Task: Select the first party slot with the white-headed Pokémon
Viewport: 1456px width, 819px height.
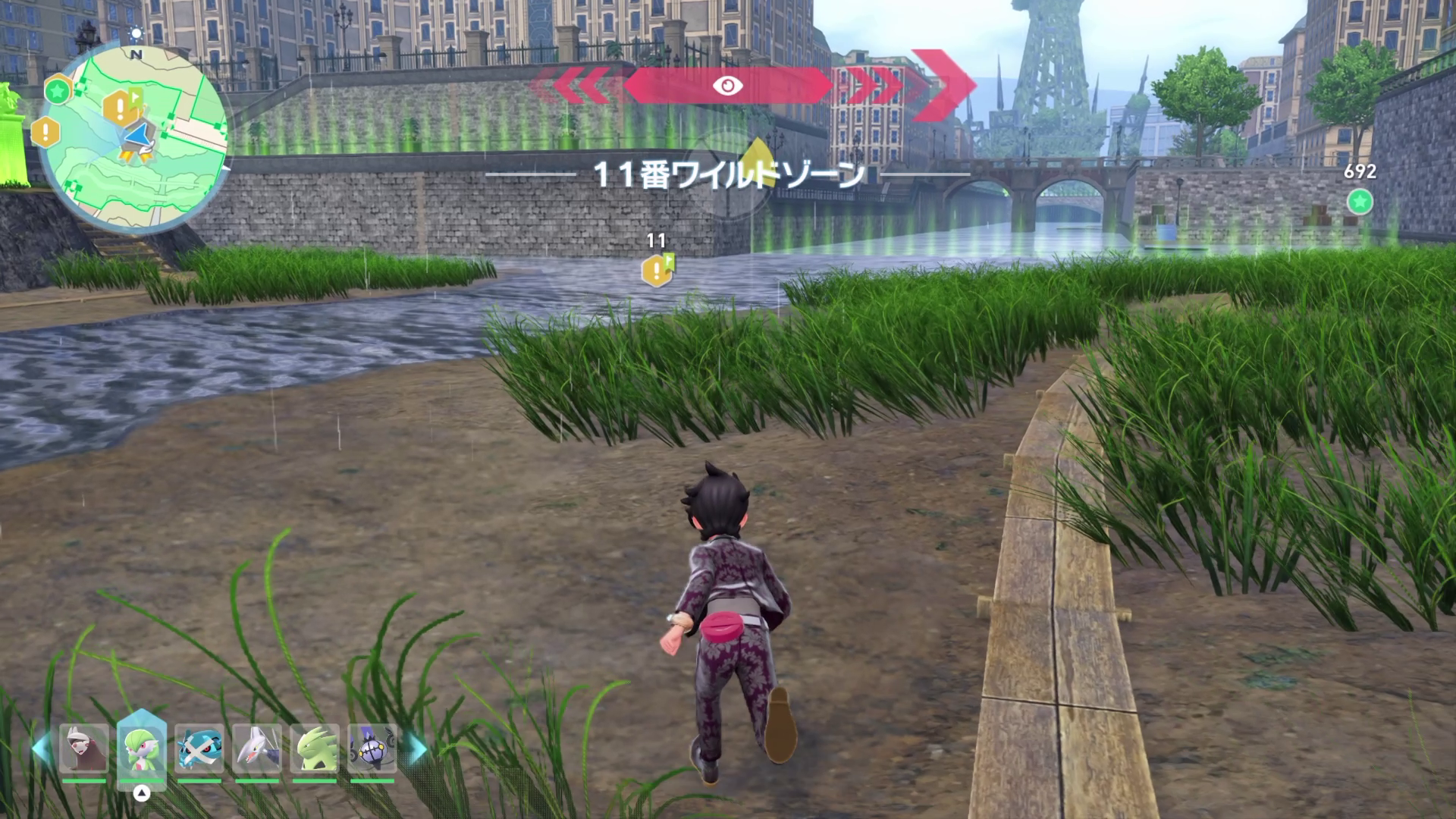Action: tap(83, 748)
